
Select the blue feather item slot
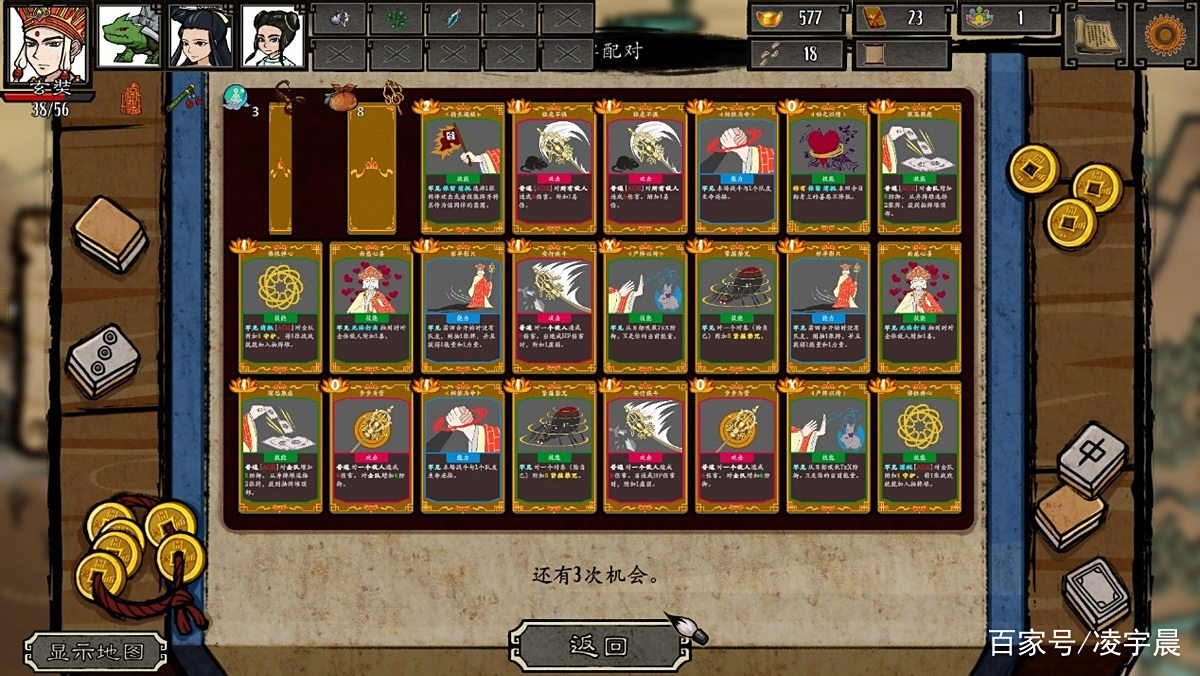(x=453, y=18)
